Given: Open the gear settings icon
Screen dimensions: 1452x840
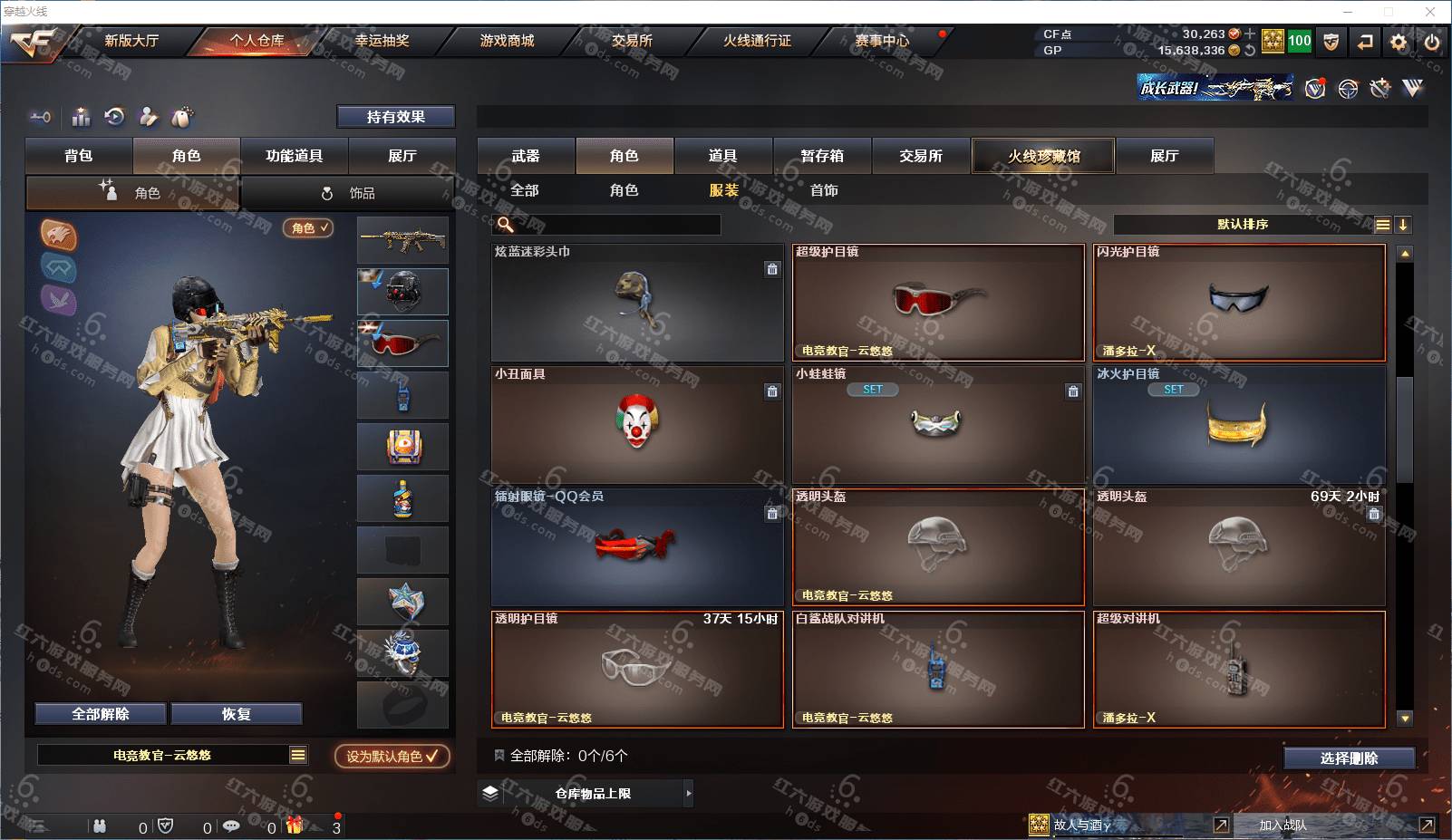Looking at the screenshot, I should coord(1399,42).
